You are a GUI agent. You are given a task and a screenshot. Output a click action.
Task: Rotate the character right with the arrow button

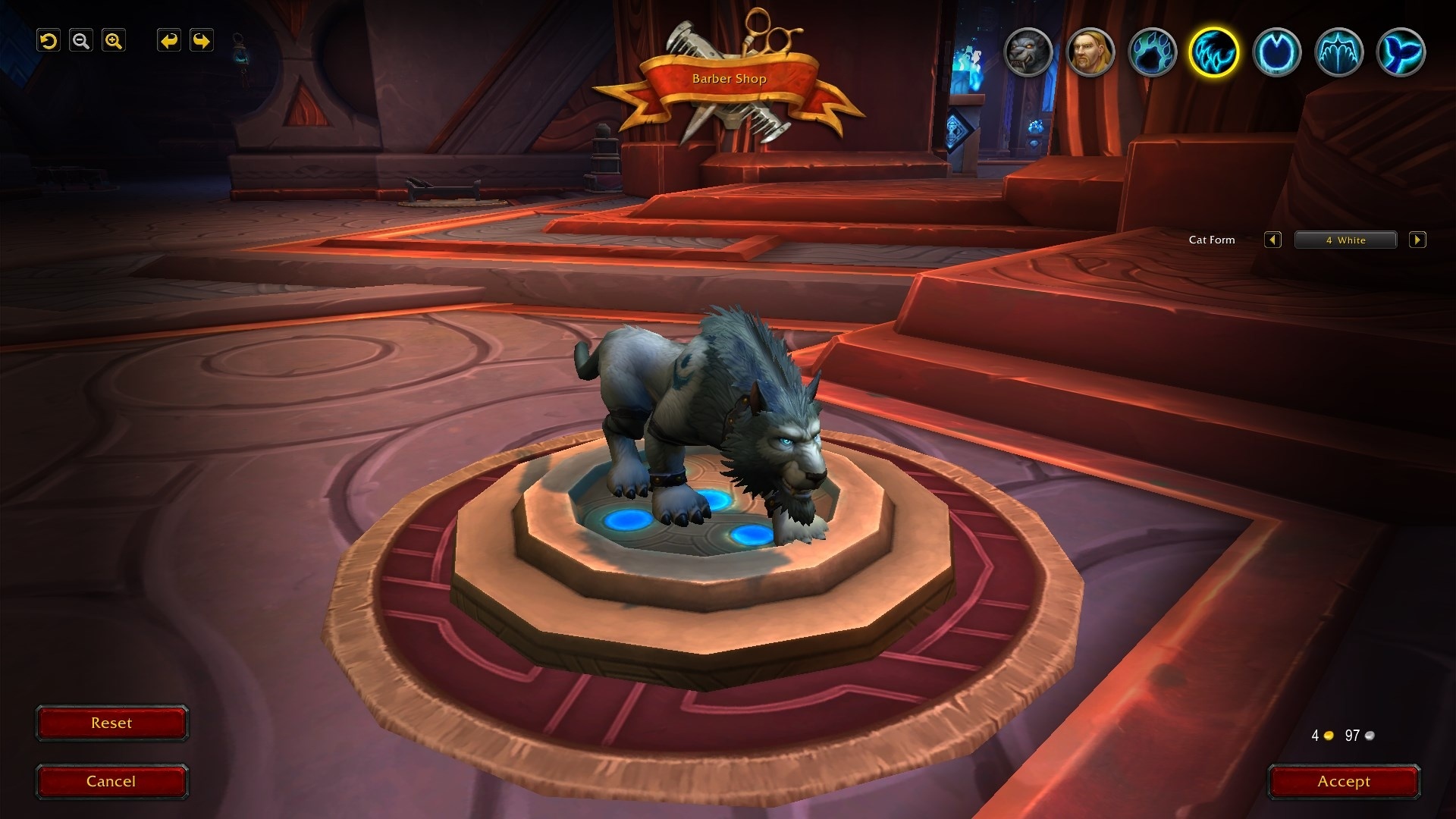[x=202, y=41]
